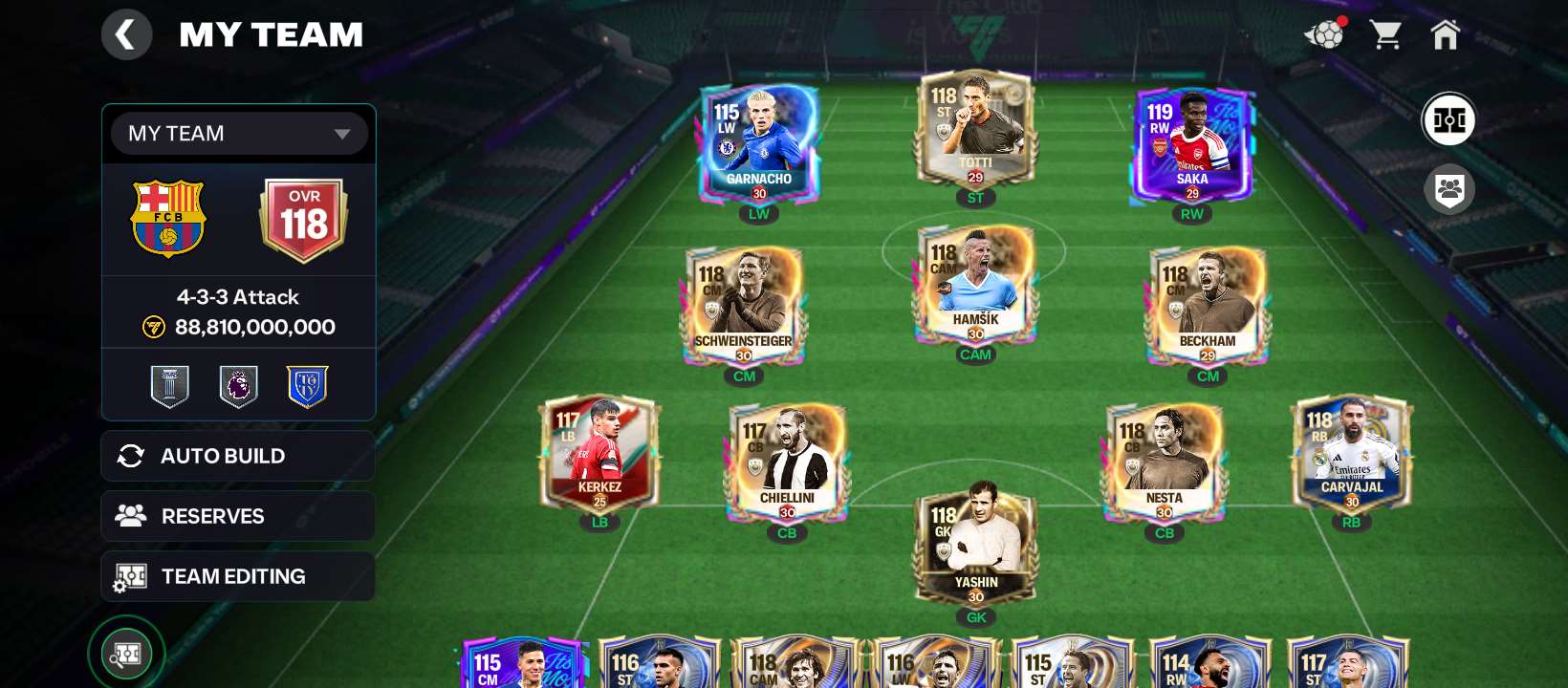Click the Premier League badge
Image resolution: width=1568 pixels, height=688 pixels.
[238, 385]
